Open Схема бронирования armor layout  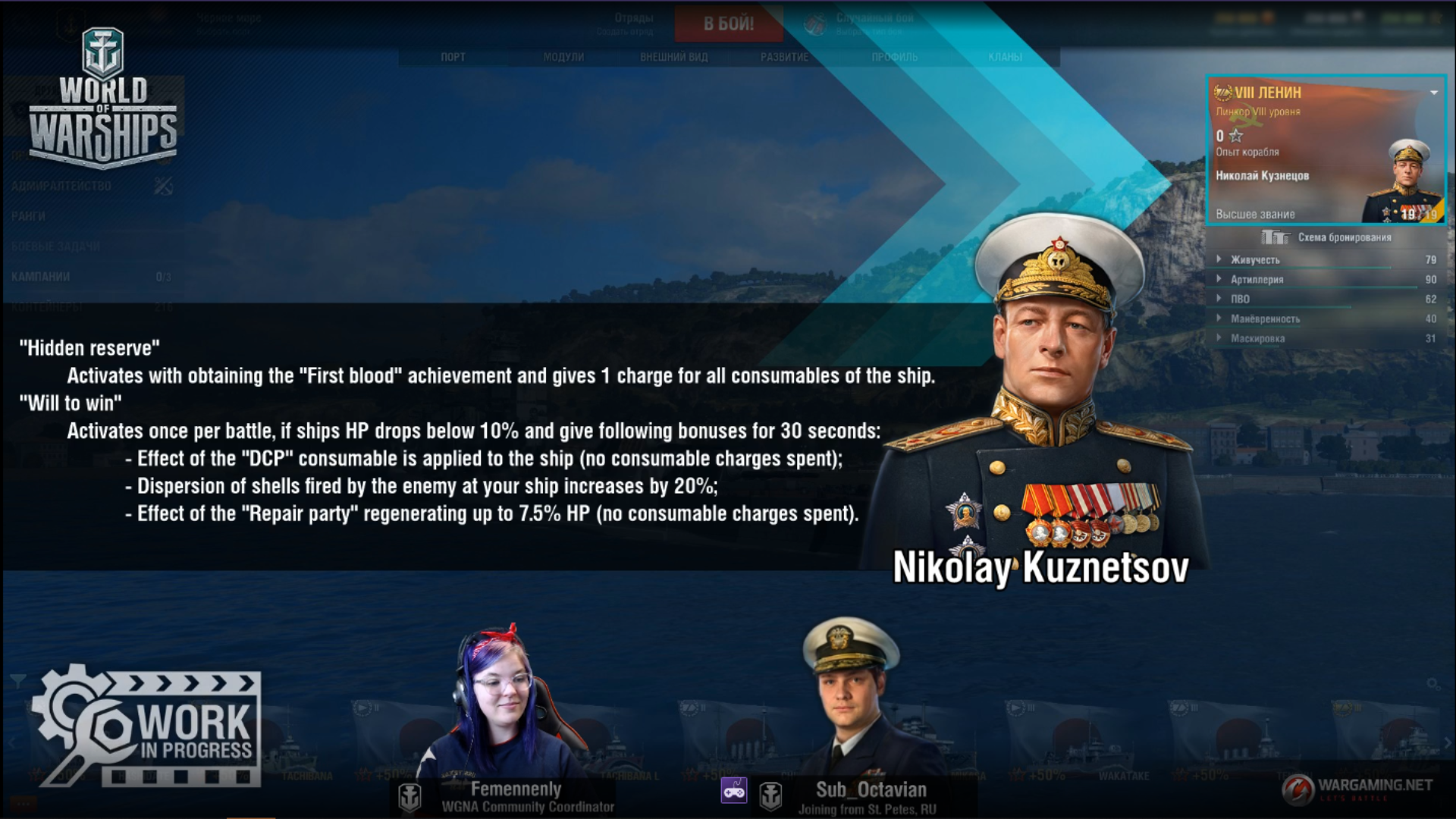coord(1327,237)
